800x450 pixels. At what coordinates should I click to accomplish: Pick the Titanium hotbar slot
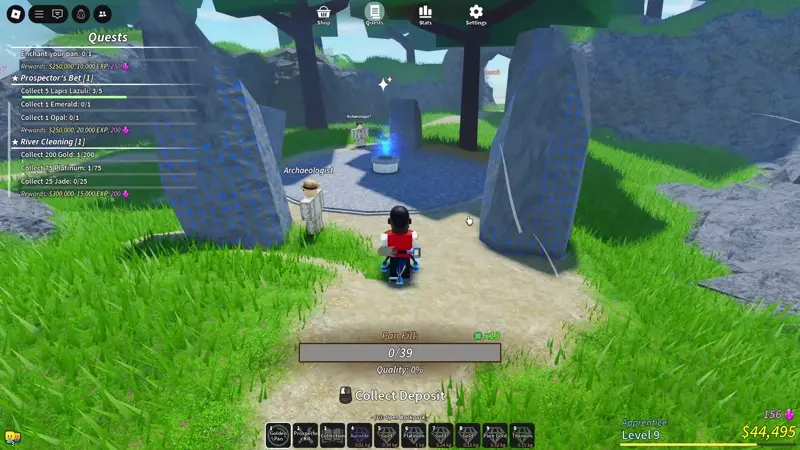point(521,435)
